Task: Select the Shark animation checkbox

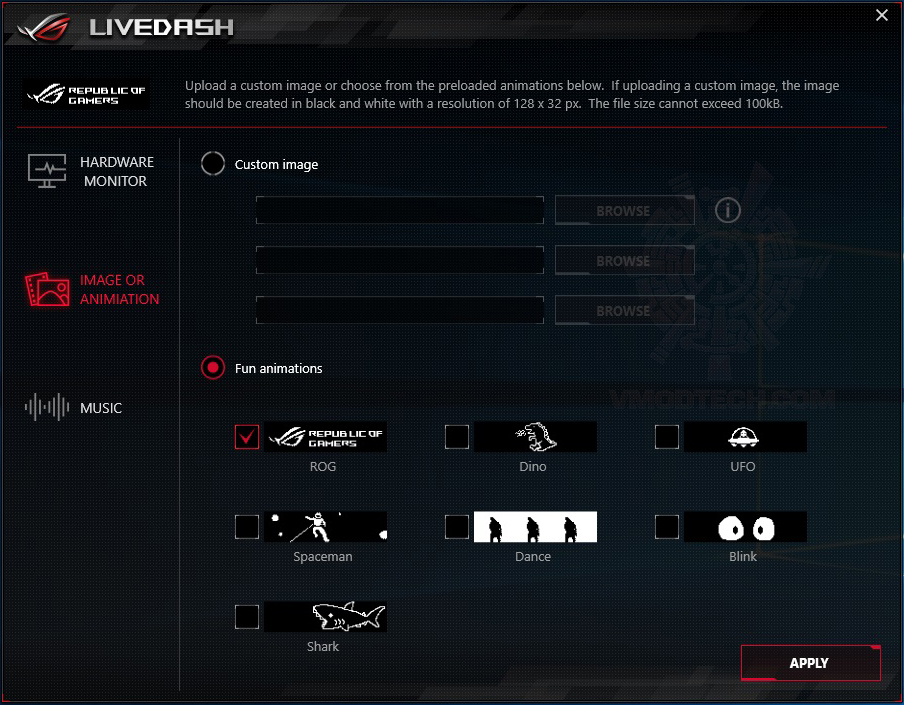Action: [247, 617]
